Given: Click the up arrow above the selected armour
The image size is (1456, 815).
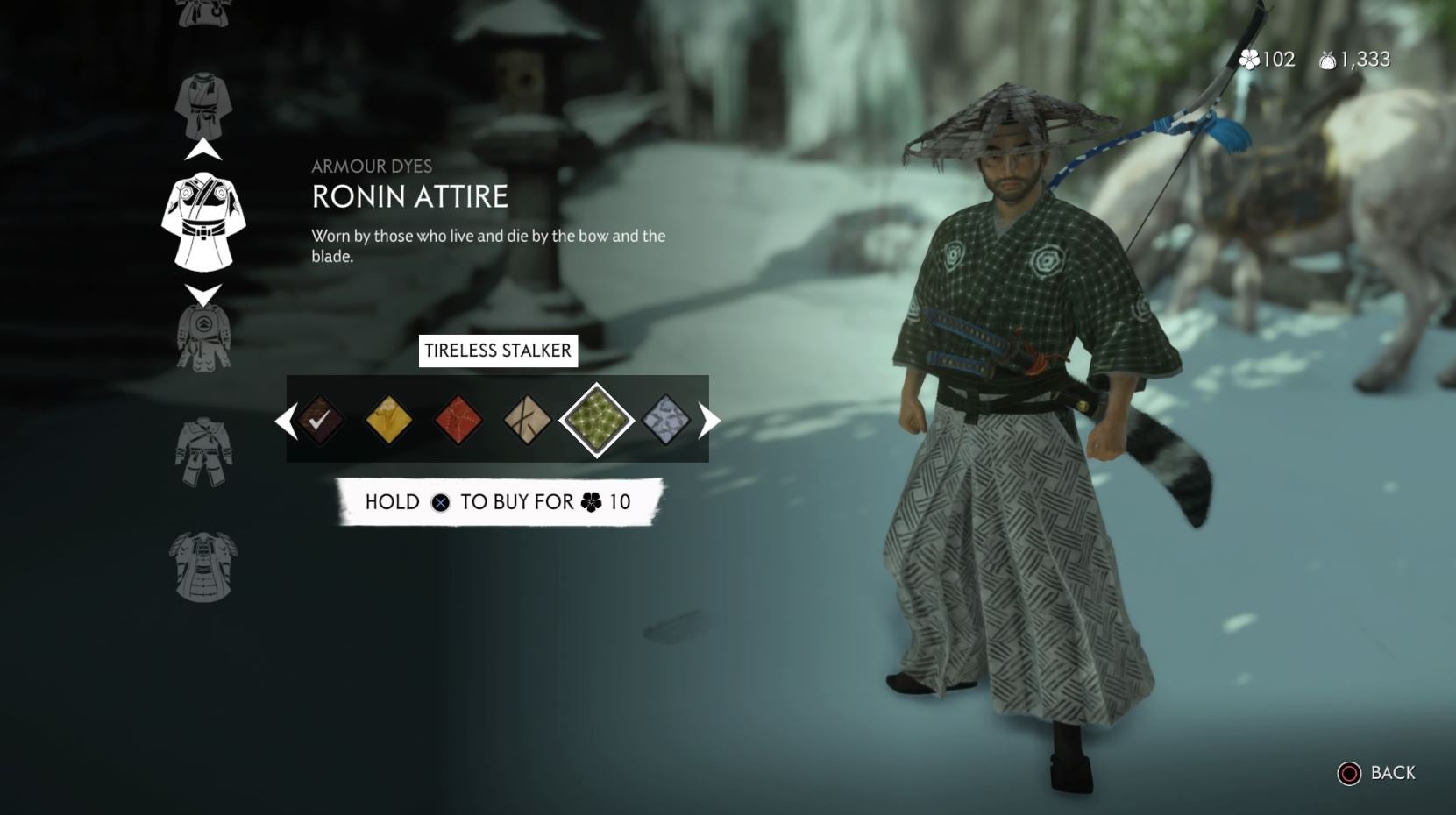Looking at the screenshot, I should pyautogui.click(x=203, y=149).
